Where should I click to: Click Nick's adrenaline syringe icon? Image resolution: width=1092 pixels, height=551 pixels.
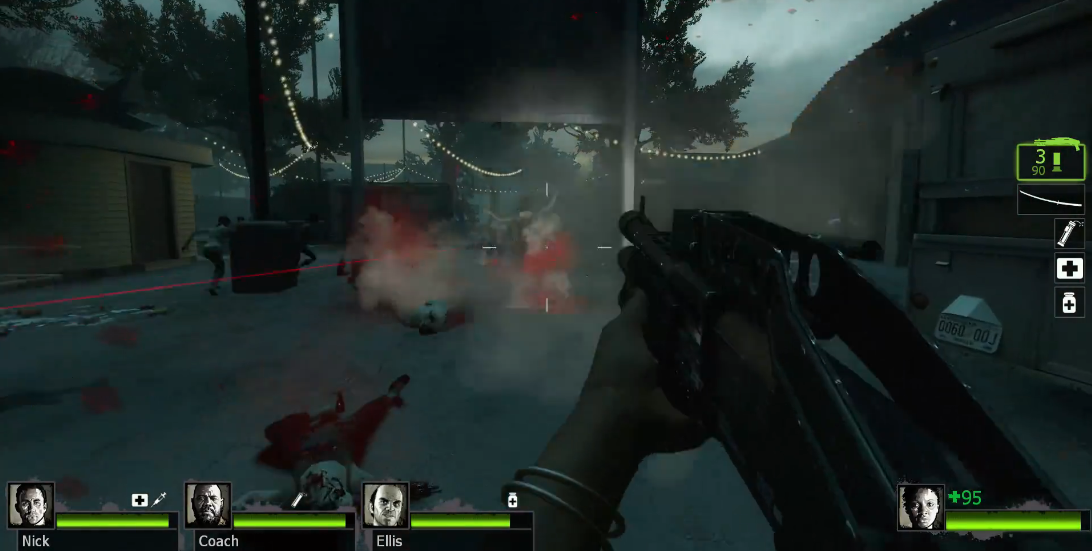159,499
